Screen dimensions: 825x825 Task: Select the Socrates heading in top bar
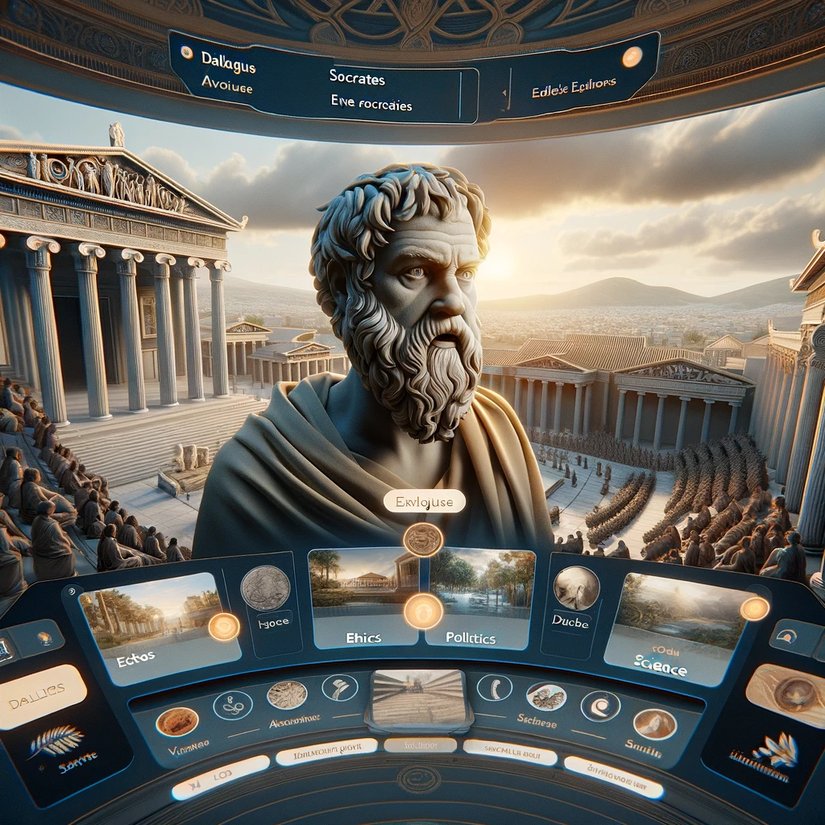point(358,76)
